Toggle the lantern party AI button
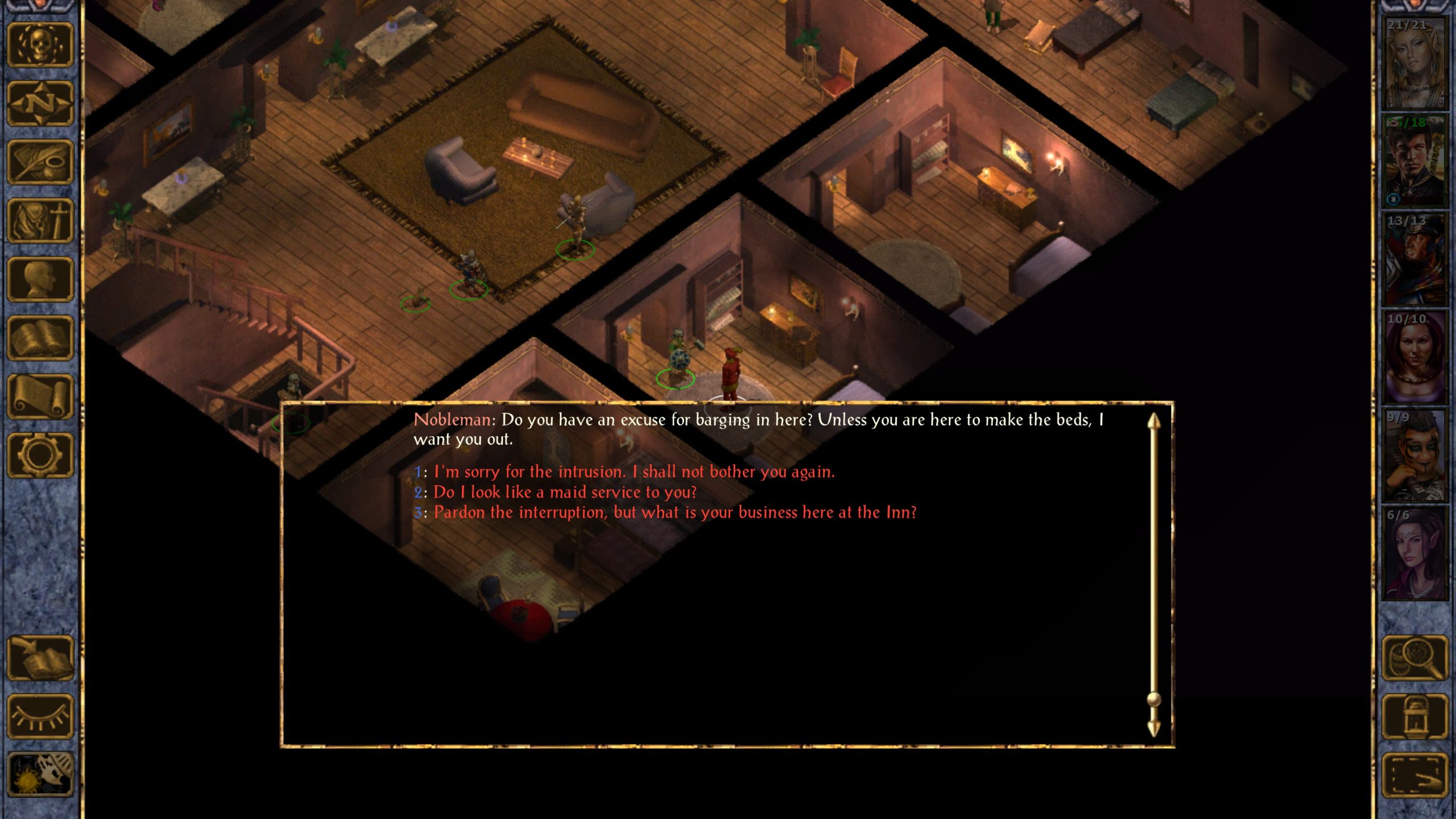 click(x=1415, y=717)
